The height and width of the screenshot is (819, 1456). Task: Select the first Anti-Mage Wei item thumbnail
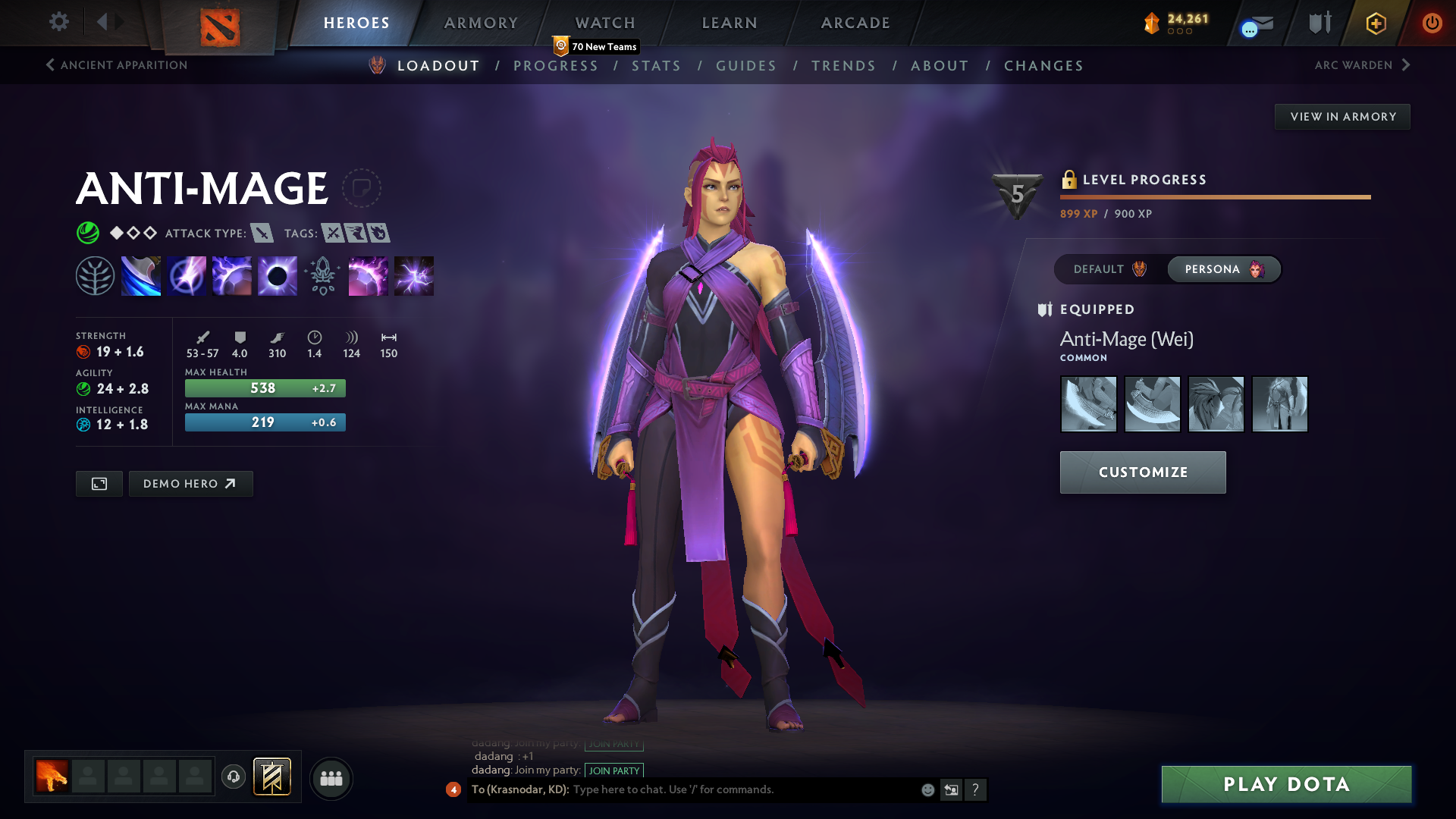point(1088,404)
